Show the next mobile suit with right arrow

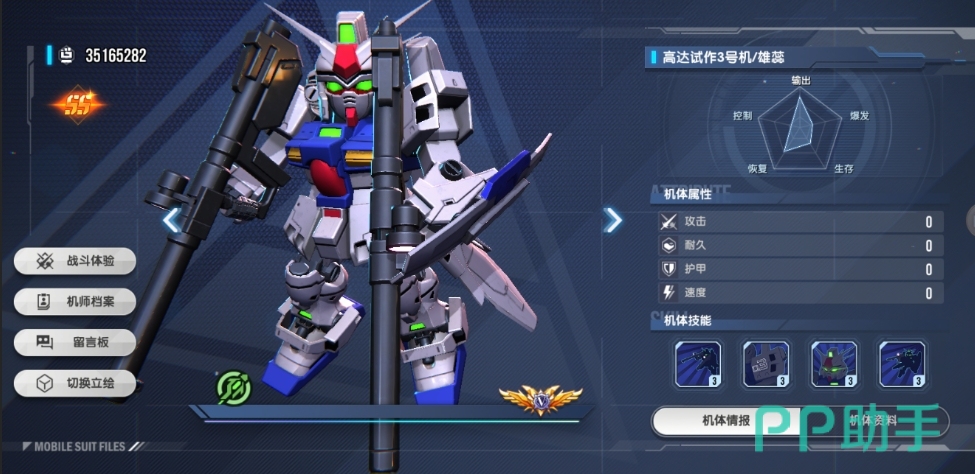tap(613, 220)
